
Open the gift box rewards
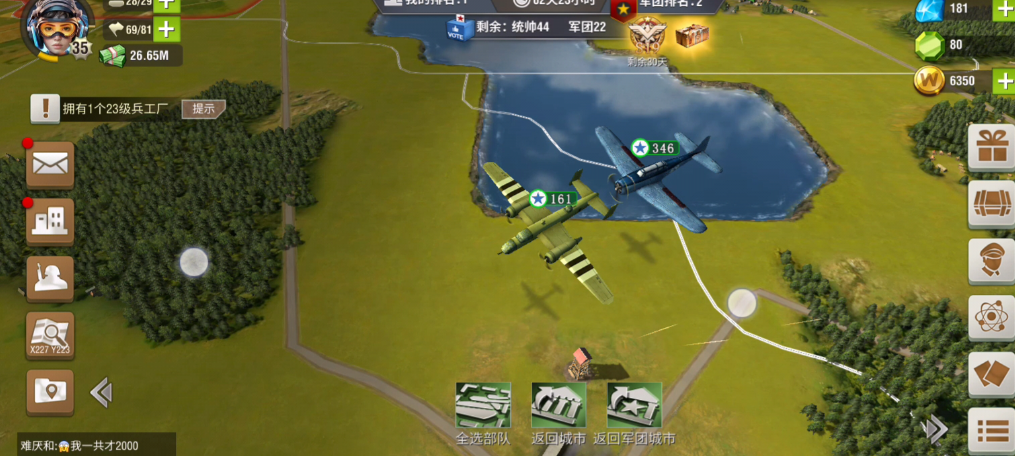[x=992, y=148]
